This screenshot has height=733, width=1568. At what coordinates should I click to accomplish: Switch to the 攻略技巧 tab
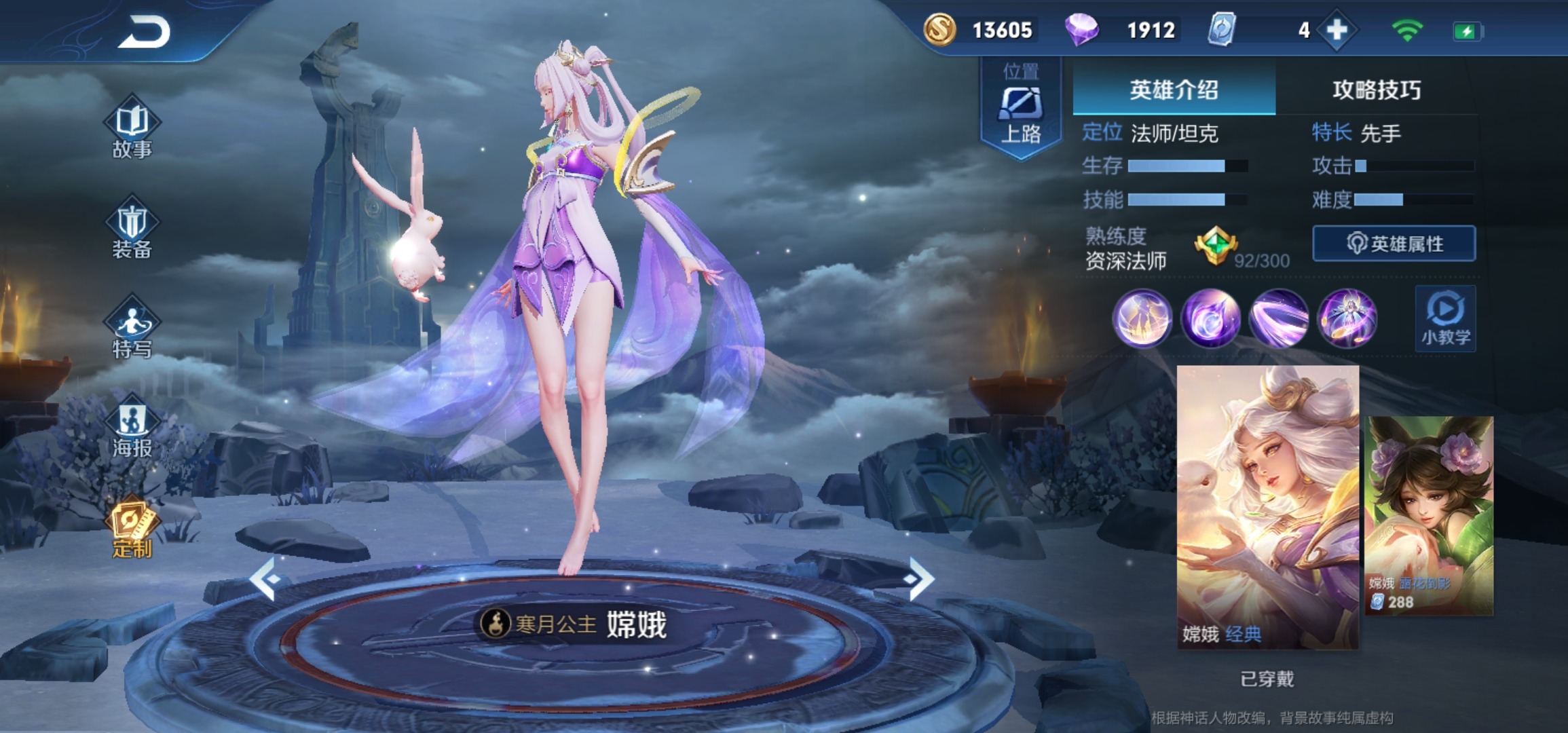[x=1376, y=90]
